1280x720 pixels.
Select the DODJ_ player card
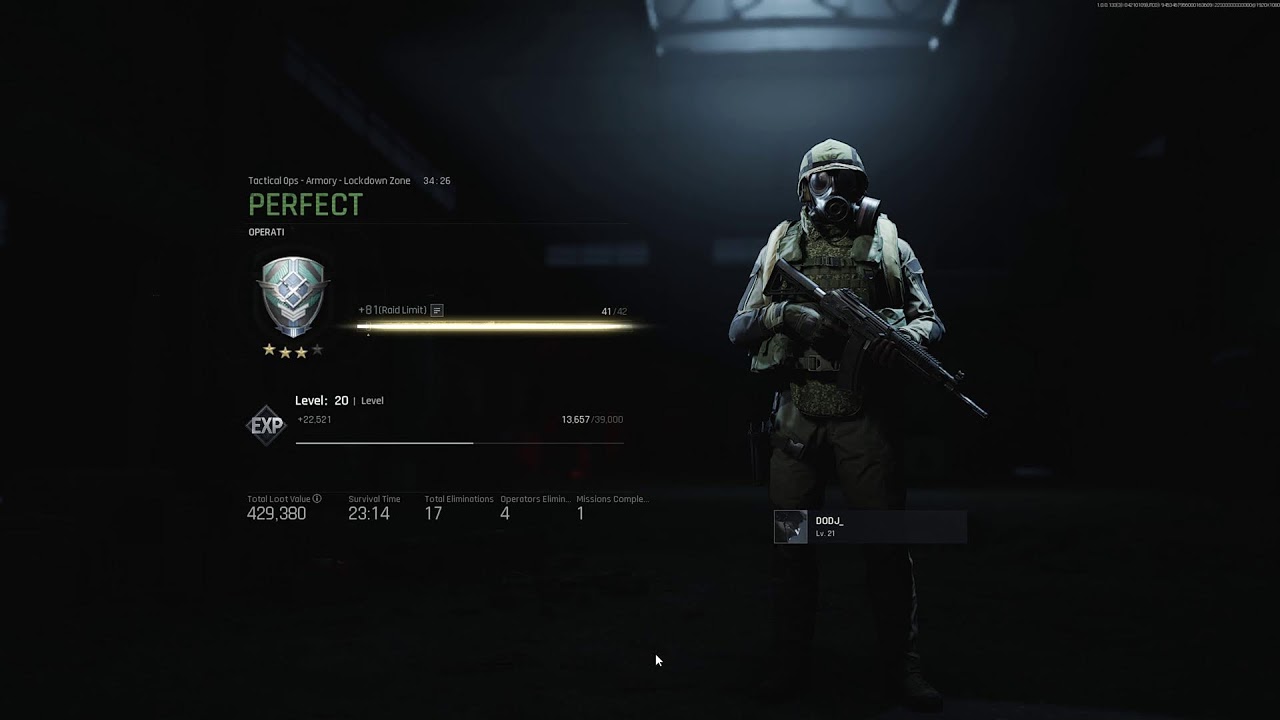(x=869, y=527)
